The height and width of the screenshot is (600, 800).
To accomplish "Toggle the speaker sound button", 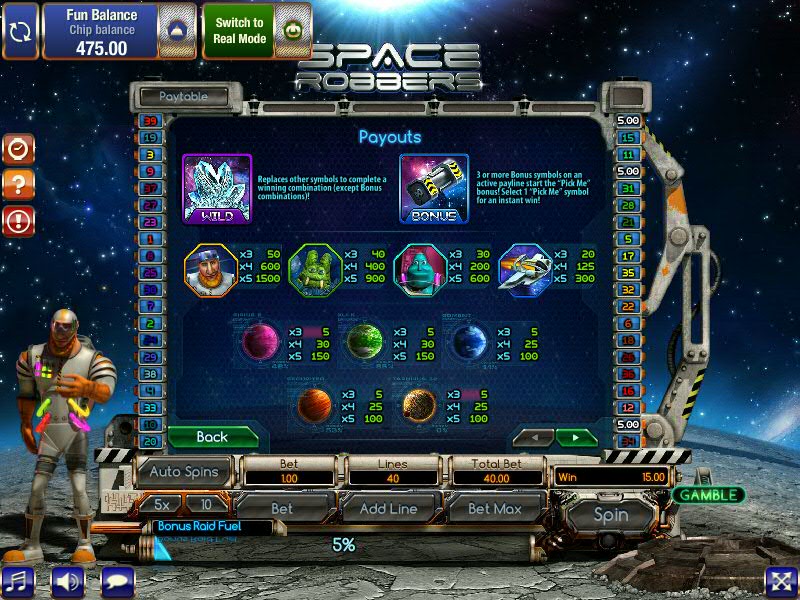I will 67,580.
